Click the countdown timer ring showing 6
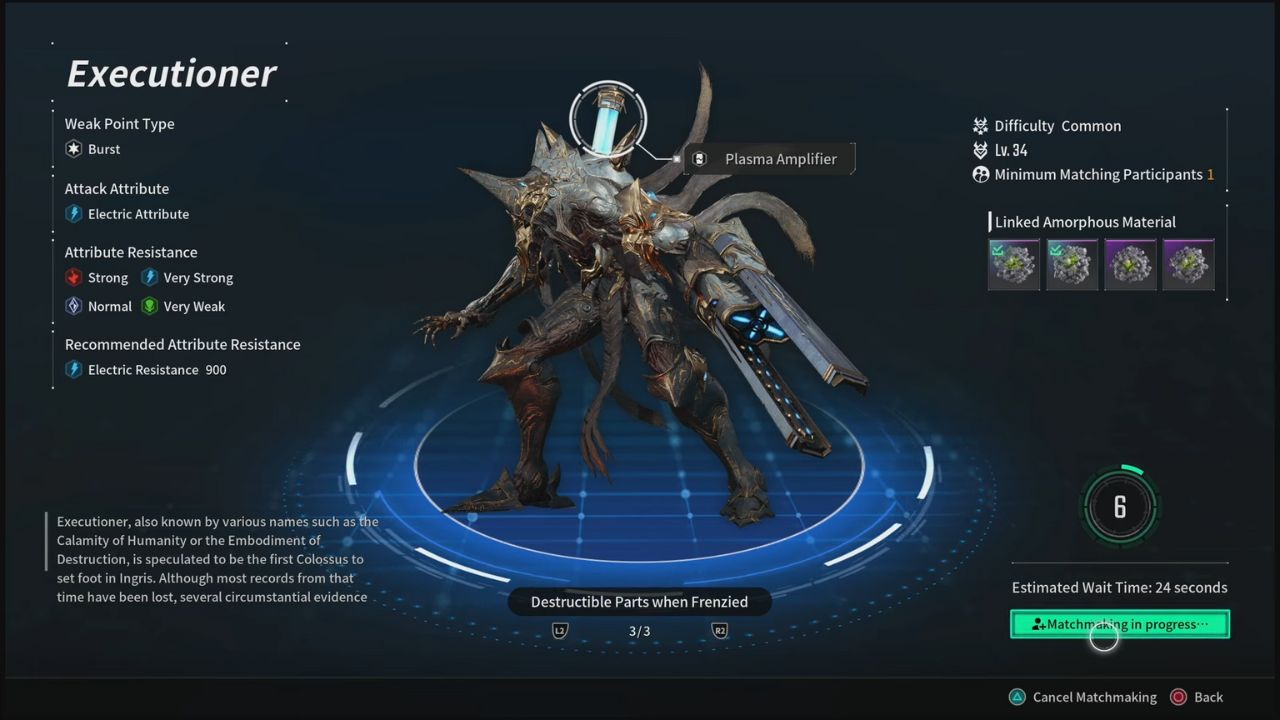This screenshot has height=720, width=1280. (x=1120, y=506)
